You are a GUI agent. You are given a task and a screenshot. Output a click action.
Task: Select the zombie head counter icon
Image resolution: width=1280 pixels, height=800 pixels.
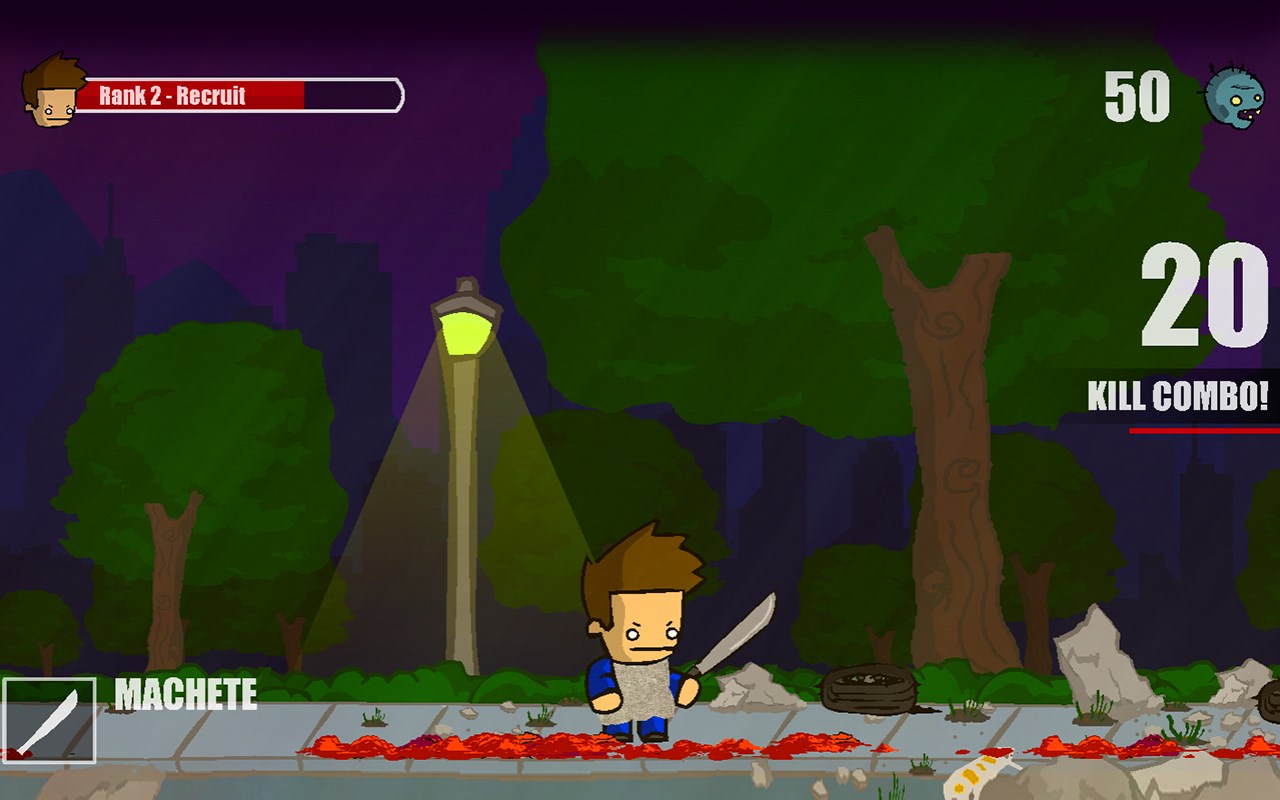pos(1237,97)
